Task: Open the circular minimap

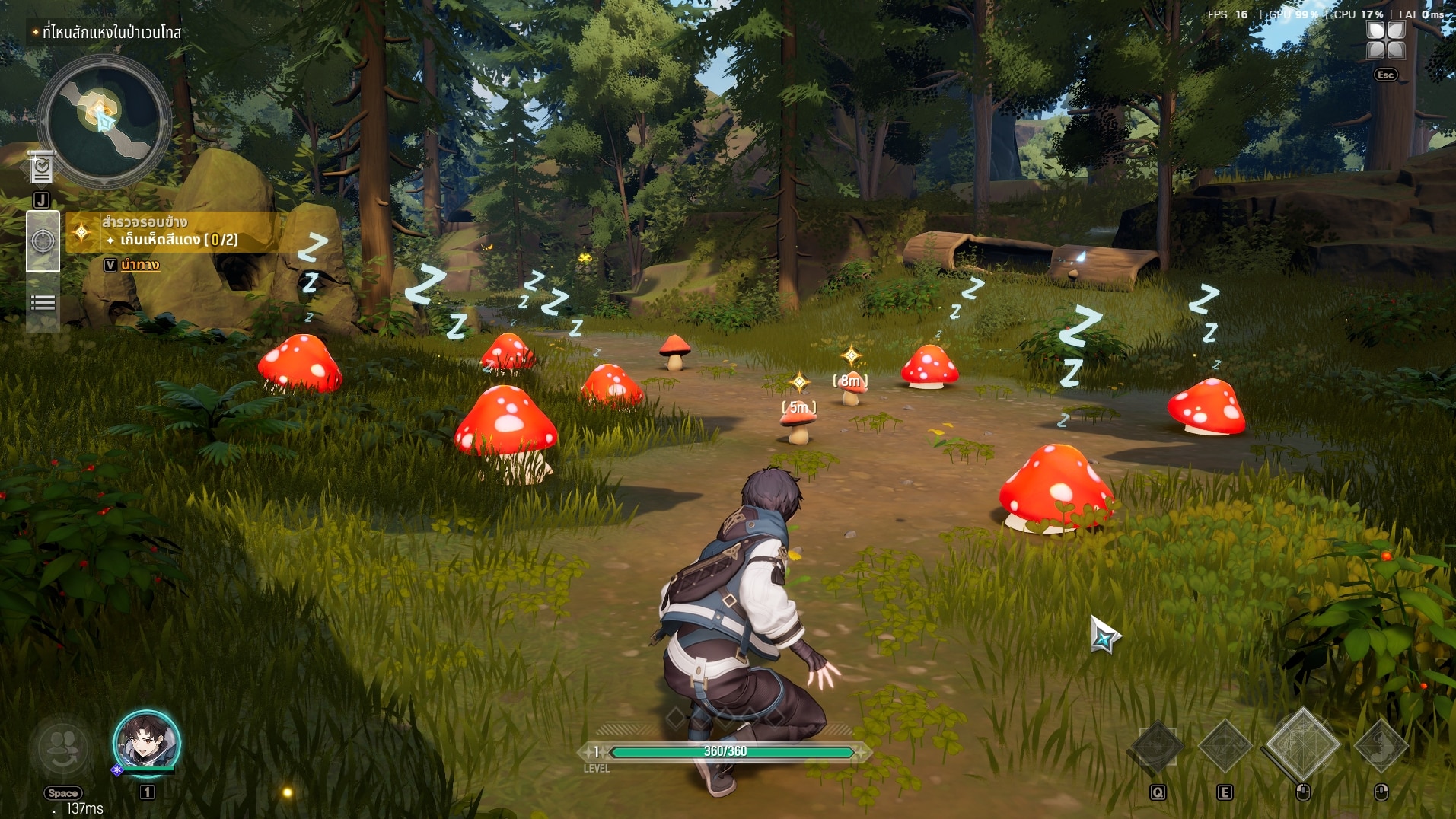Action: 104,120
